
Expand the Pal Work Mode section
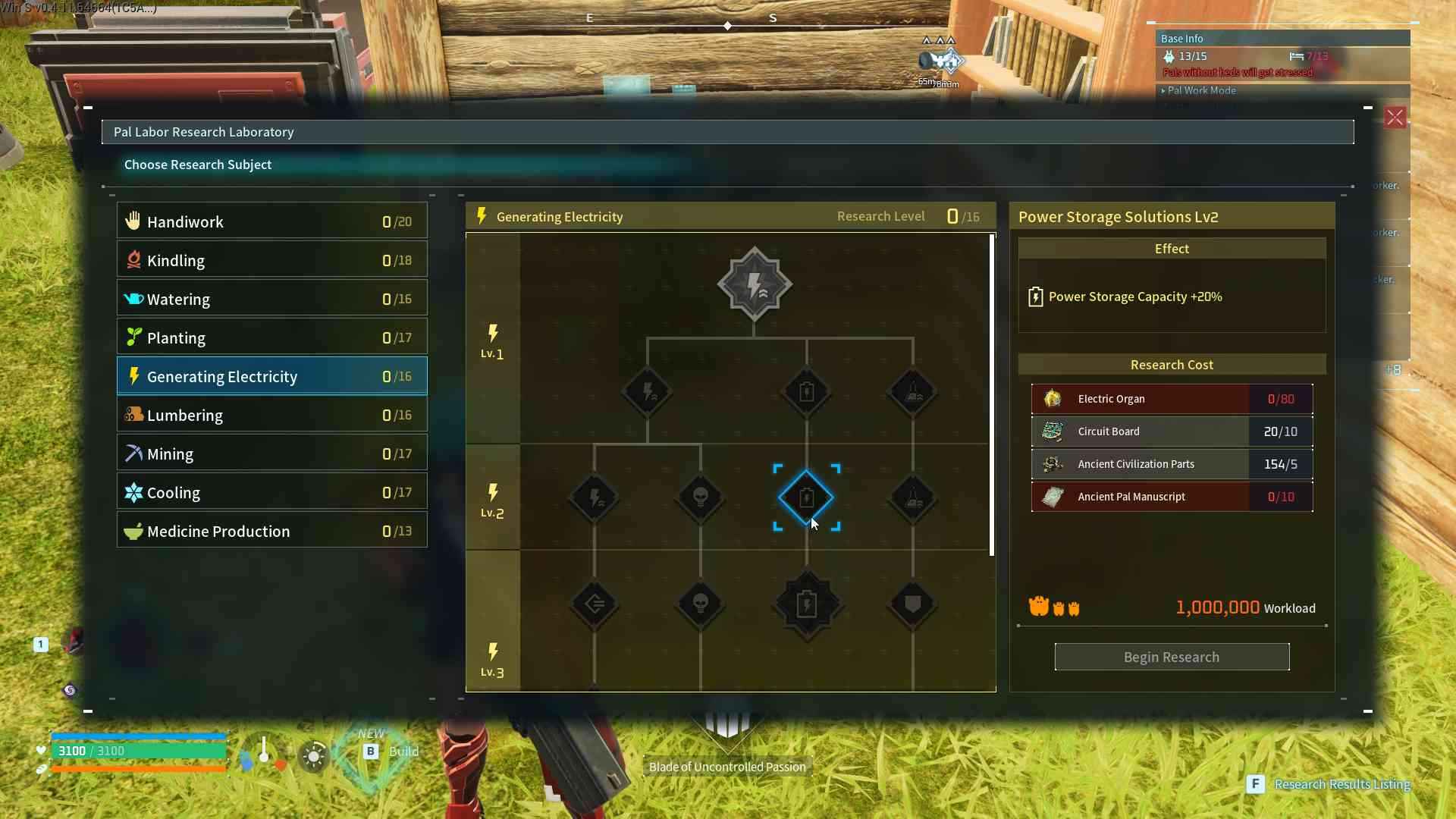pyautogui.click(x=1201, y=90)
